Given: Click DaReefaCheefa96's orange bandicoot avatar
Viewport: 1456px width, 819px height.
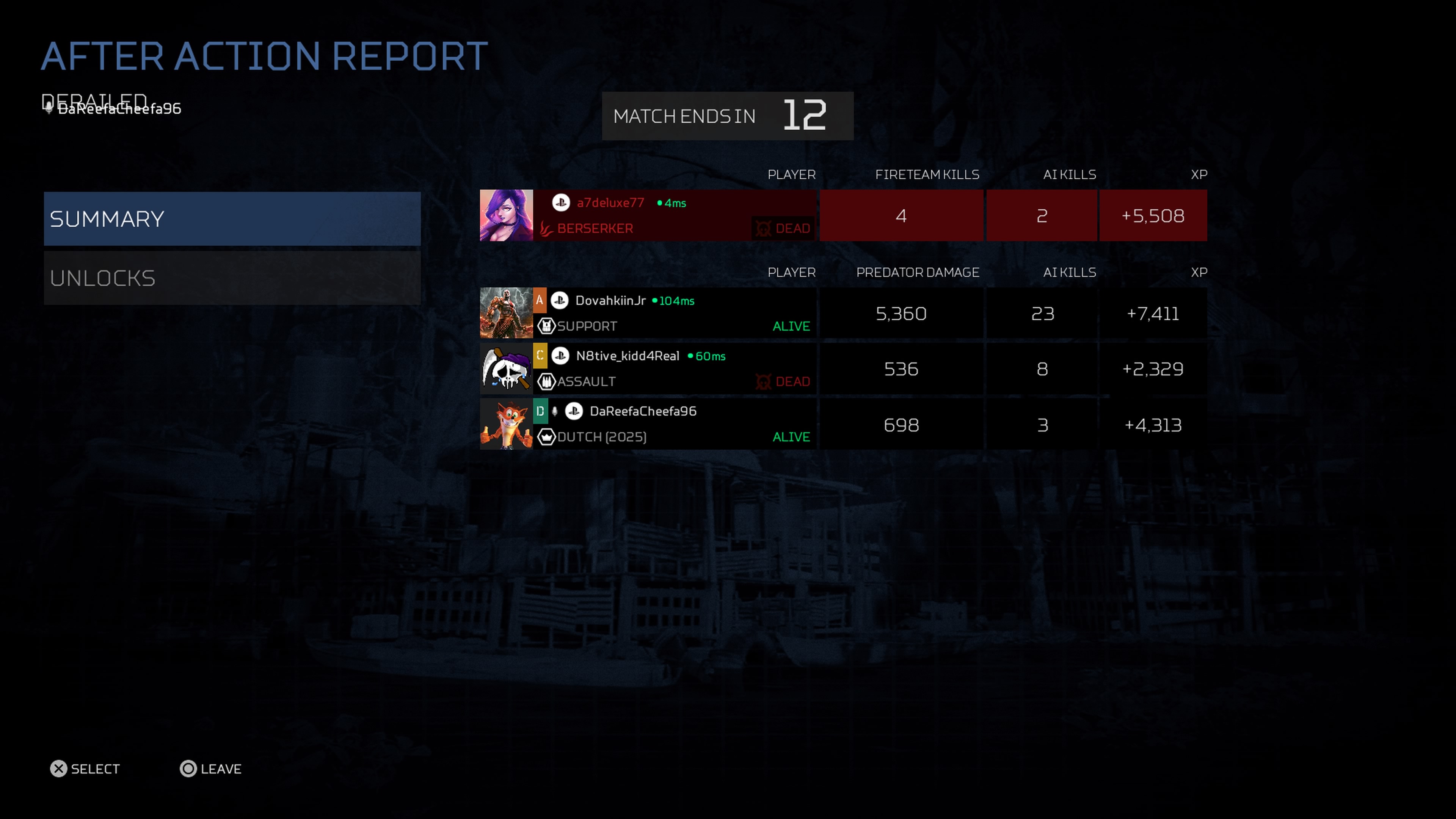Looking at the screenshot, I should point(506,424).
